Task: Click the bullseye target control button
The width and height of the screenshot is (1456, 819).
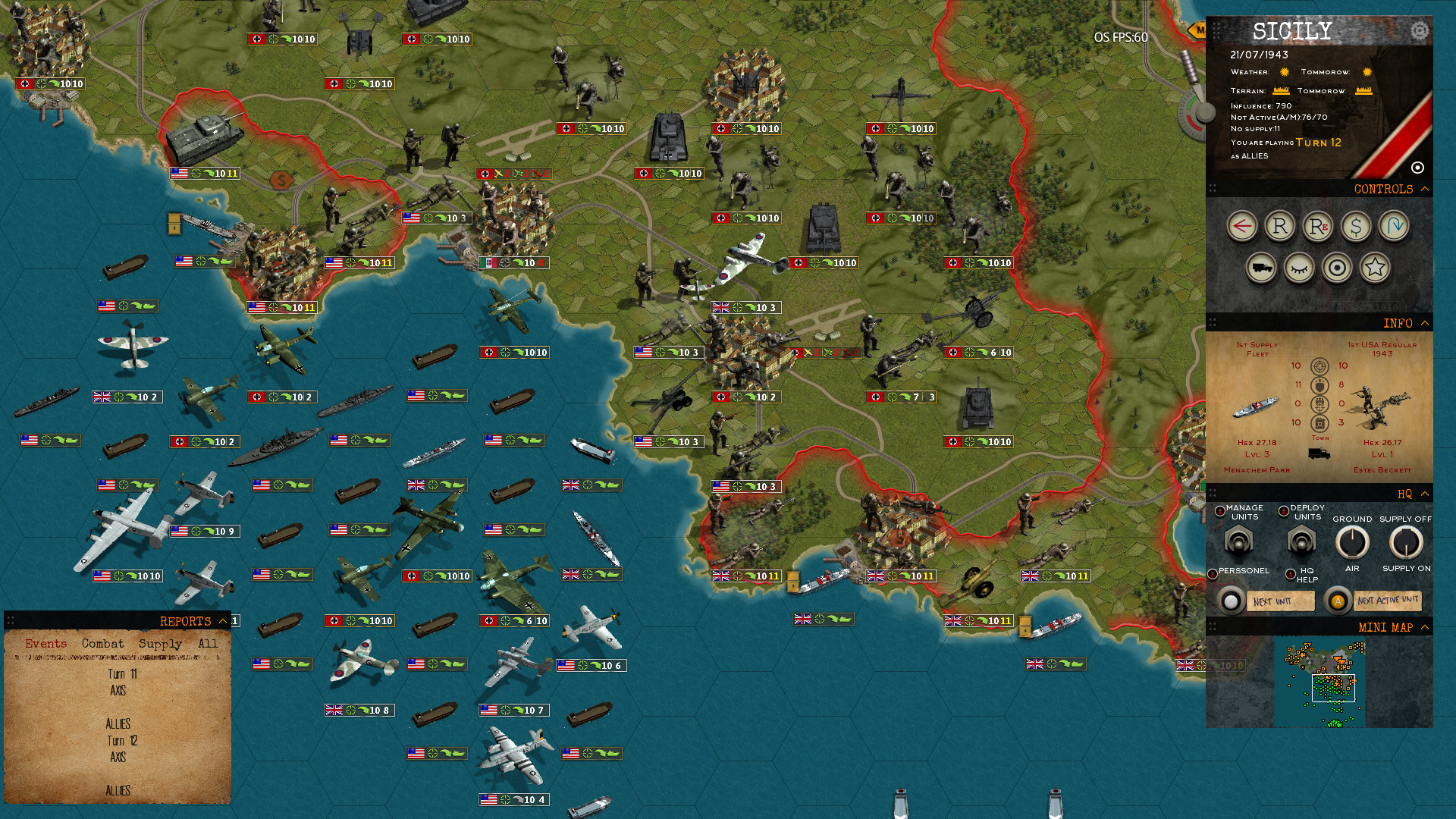Action: (x=1337, y=268)
